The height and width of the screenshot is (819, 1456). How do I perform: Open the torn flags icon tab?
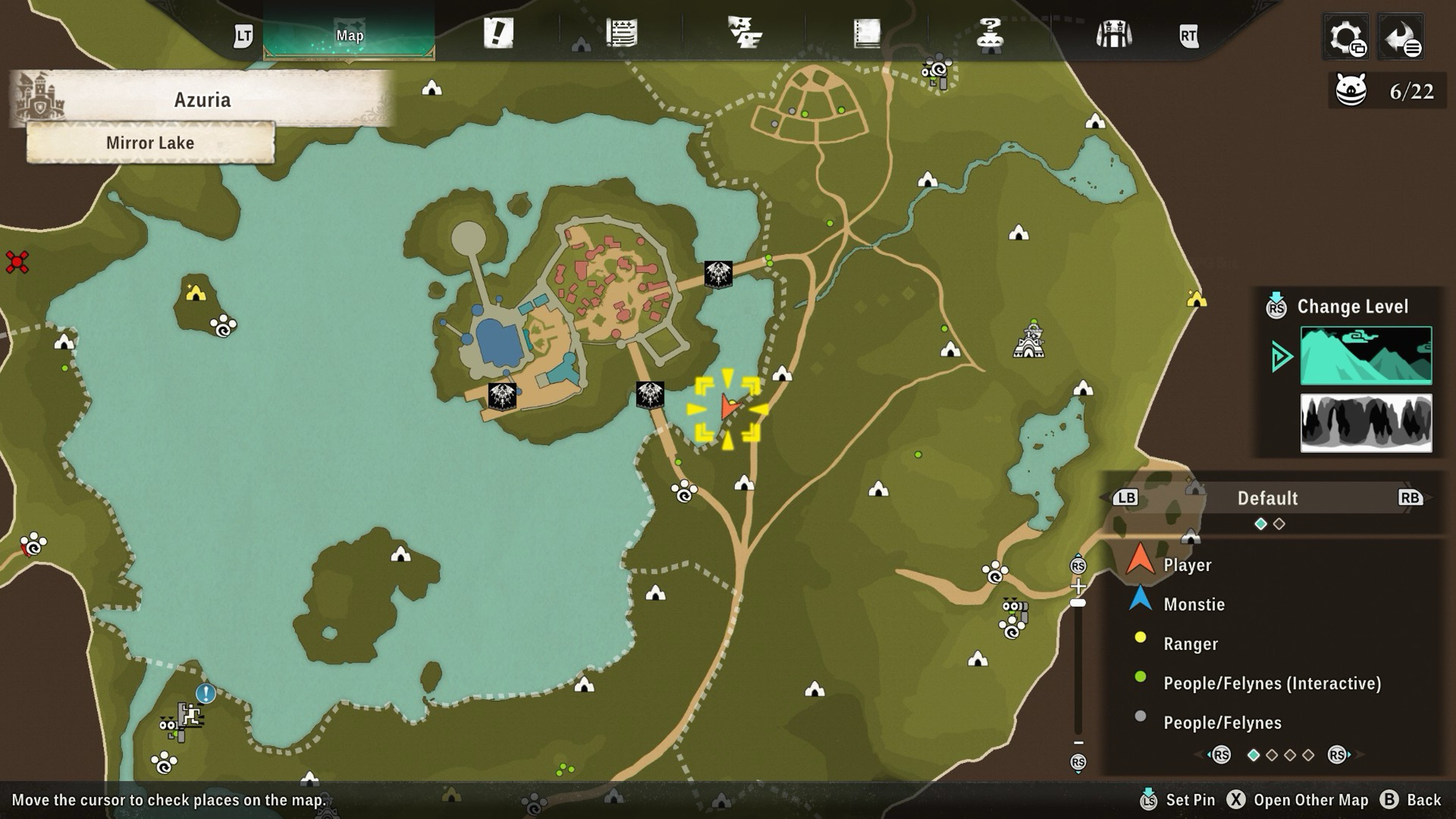pos(744,33)
